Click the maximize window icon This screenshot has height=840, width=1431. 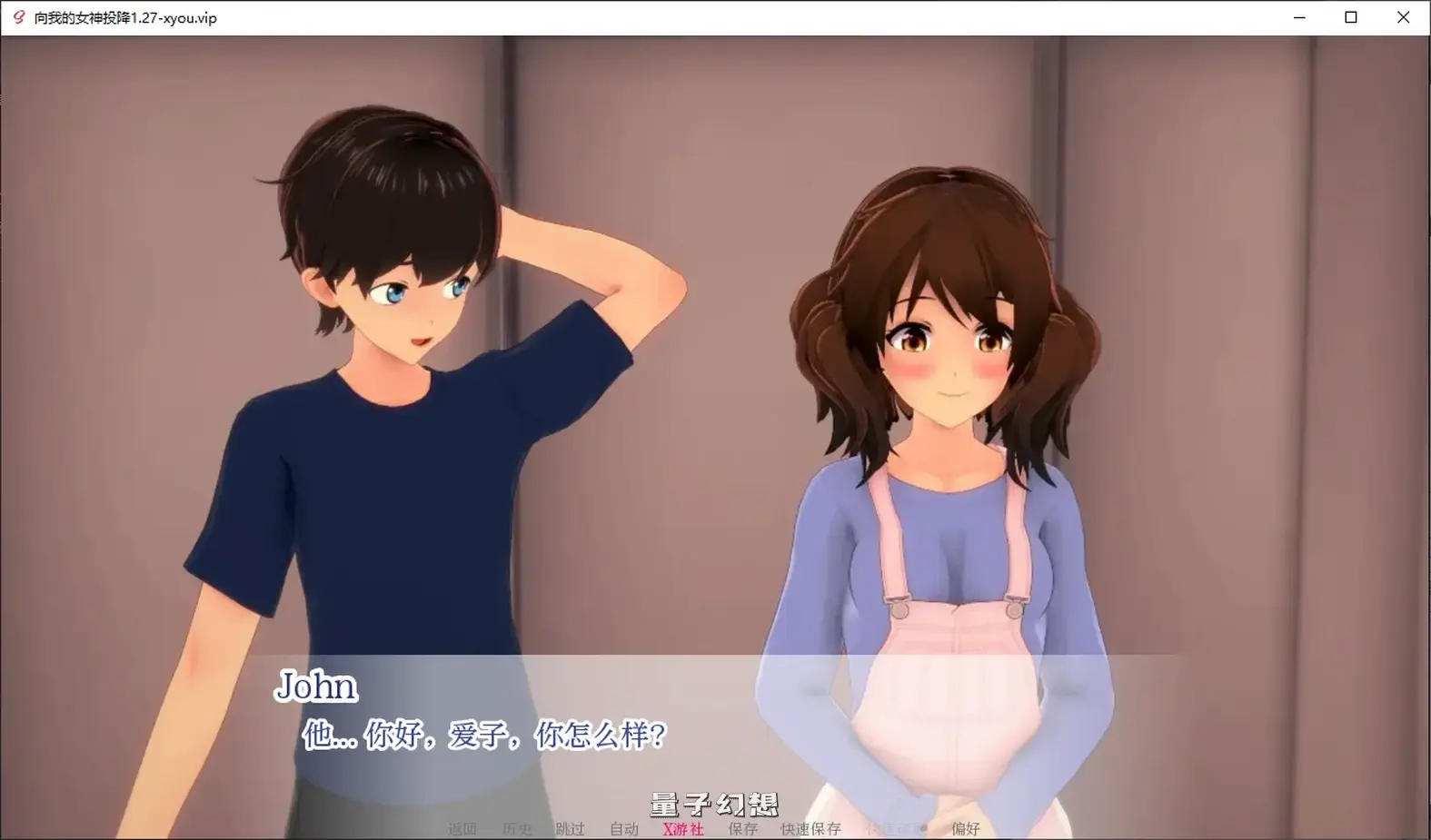pyautogui.click(x=1352, y=17)
